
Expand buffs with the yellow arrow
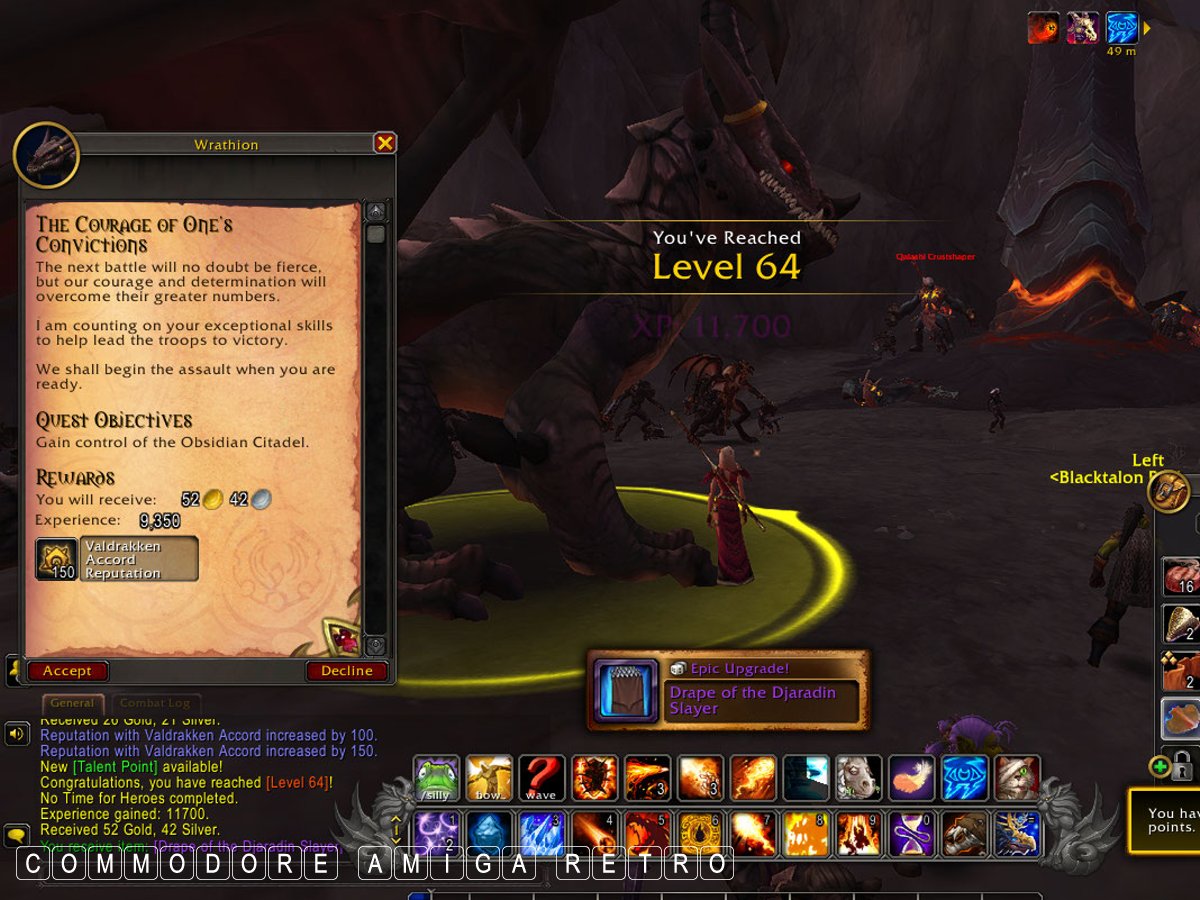1147,28
